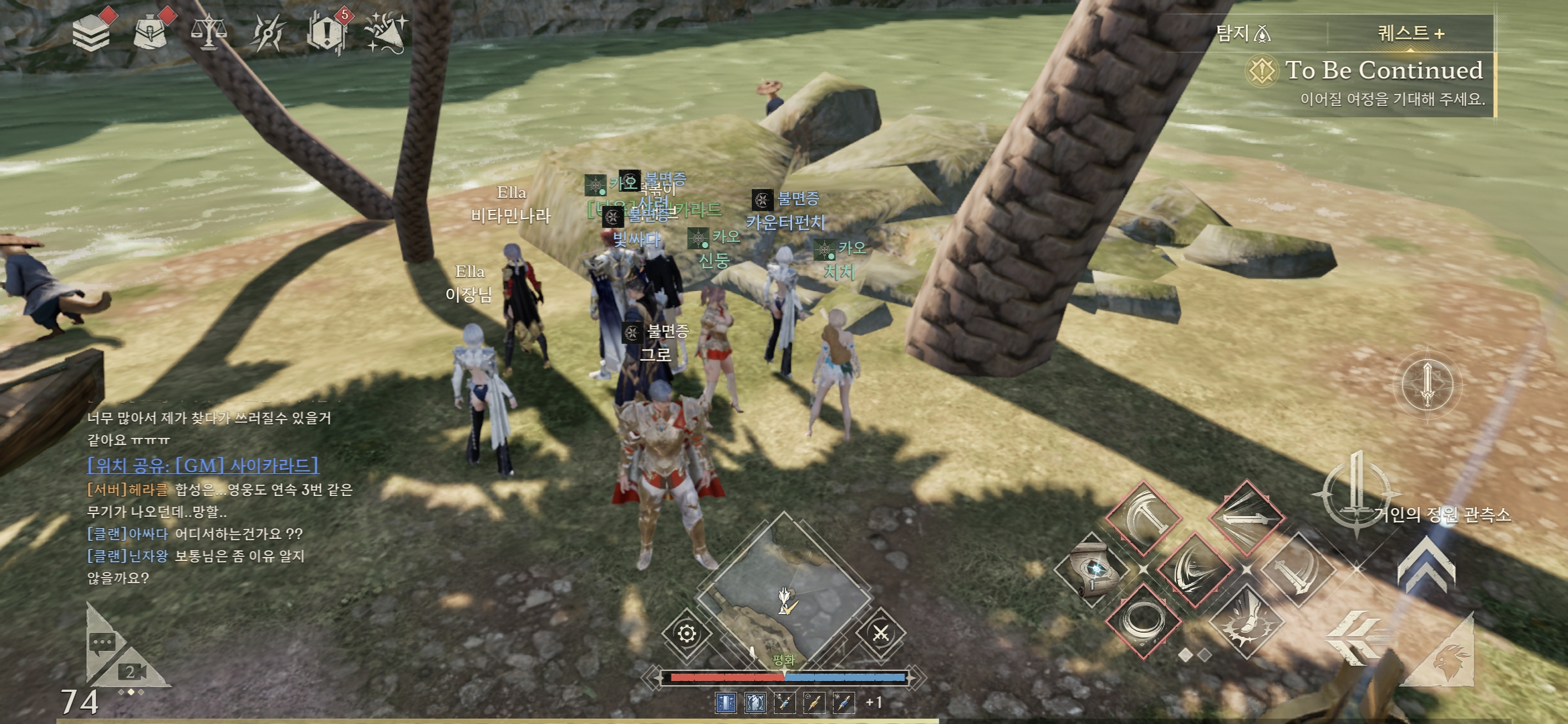Open the exclamation notice icon with 5 badge
This screenshot has width=1568, height=724.
point(326,32)
